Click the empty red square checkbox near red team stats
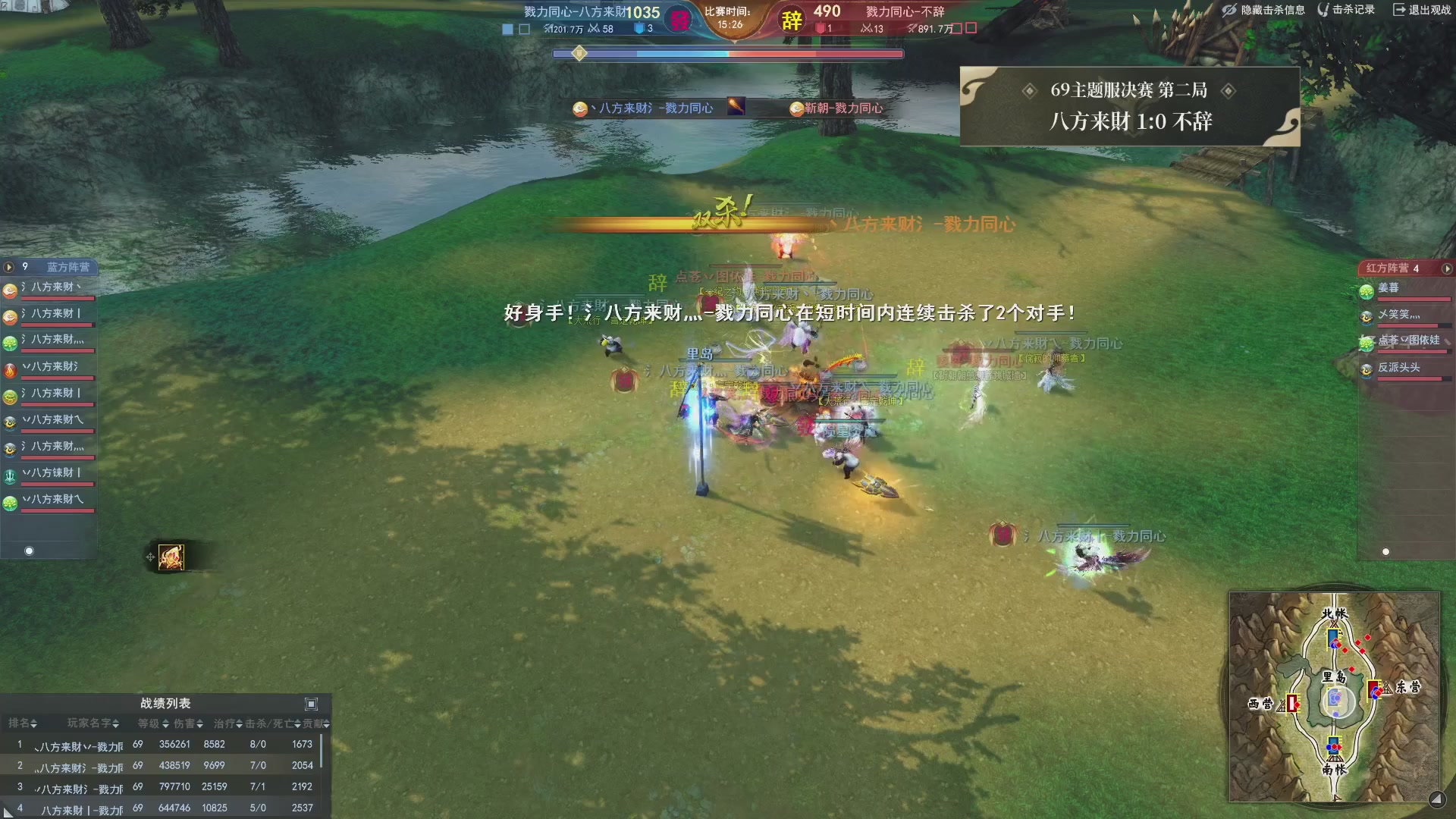This screenshot has height=819, width=1456. pyautogui.click(x=957, y=28)
